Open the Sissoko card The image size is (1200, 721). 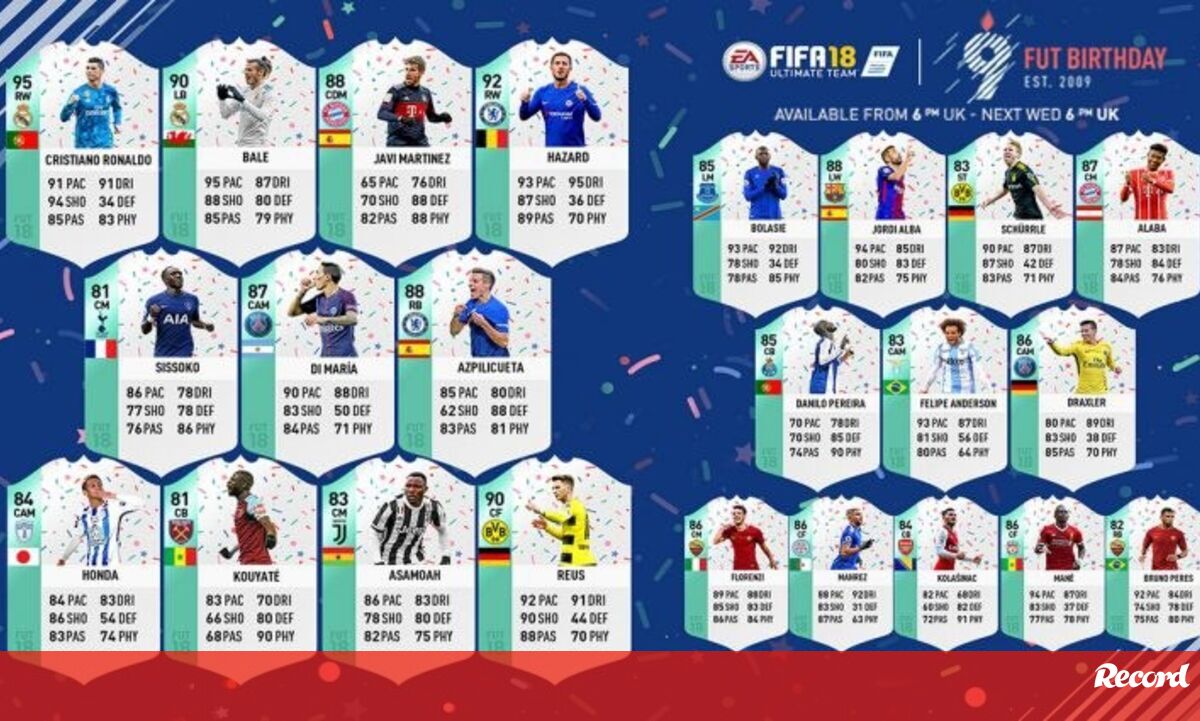(162, 360)
